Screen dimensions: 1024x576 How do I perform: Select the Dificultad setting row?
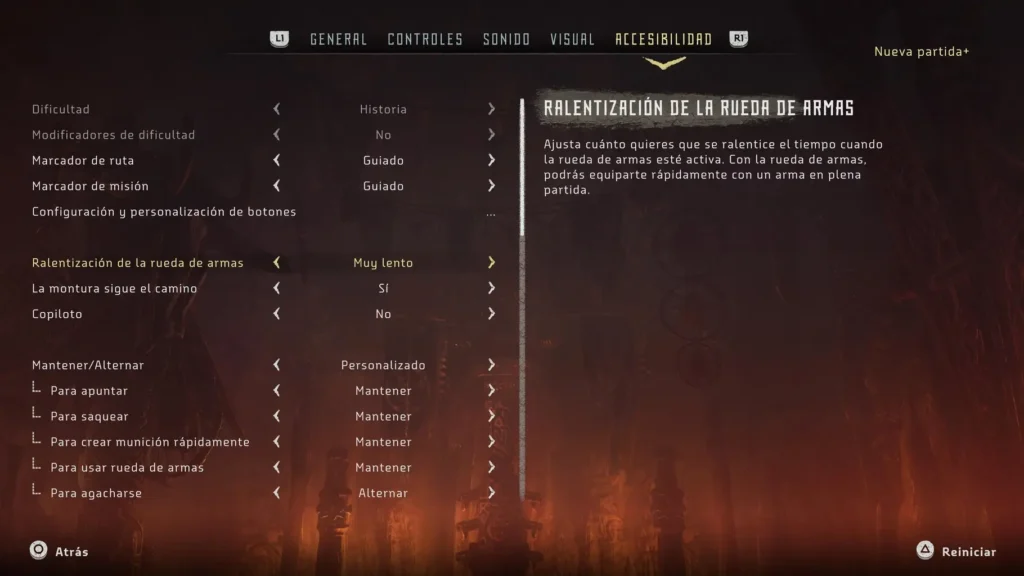point(61,109)
